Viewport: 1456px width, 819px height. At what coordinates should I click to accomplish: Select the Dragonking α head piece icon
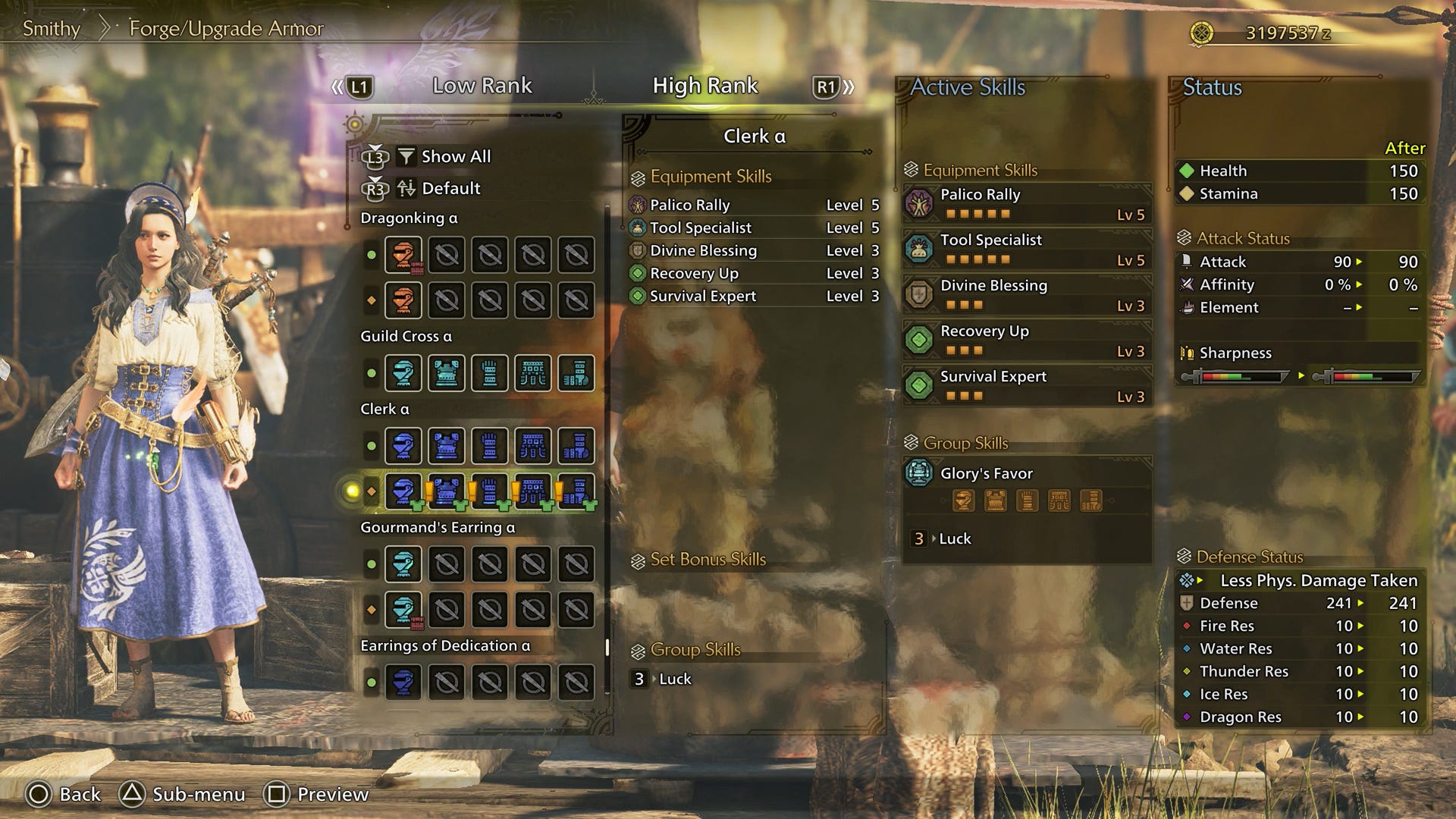tap(406, 255)
